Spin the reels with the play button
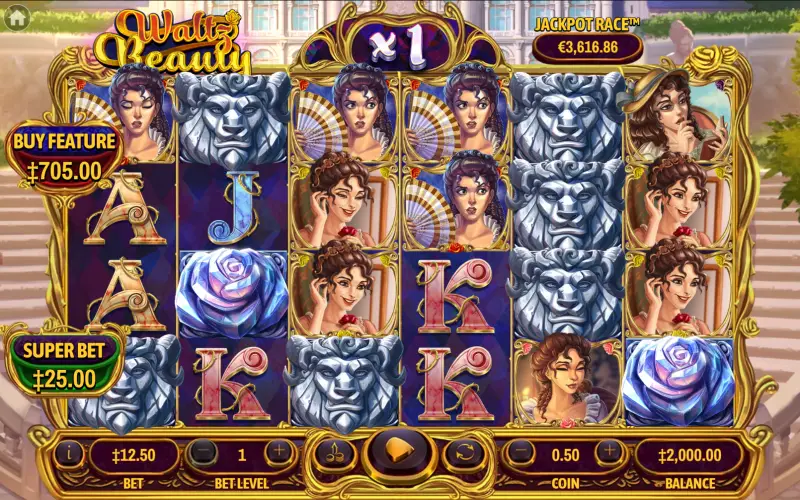 coord(399,452)
